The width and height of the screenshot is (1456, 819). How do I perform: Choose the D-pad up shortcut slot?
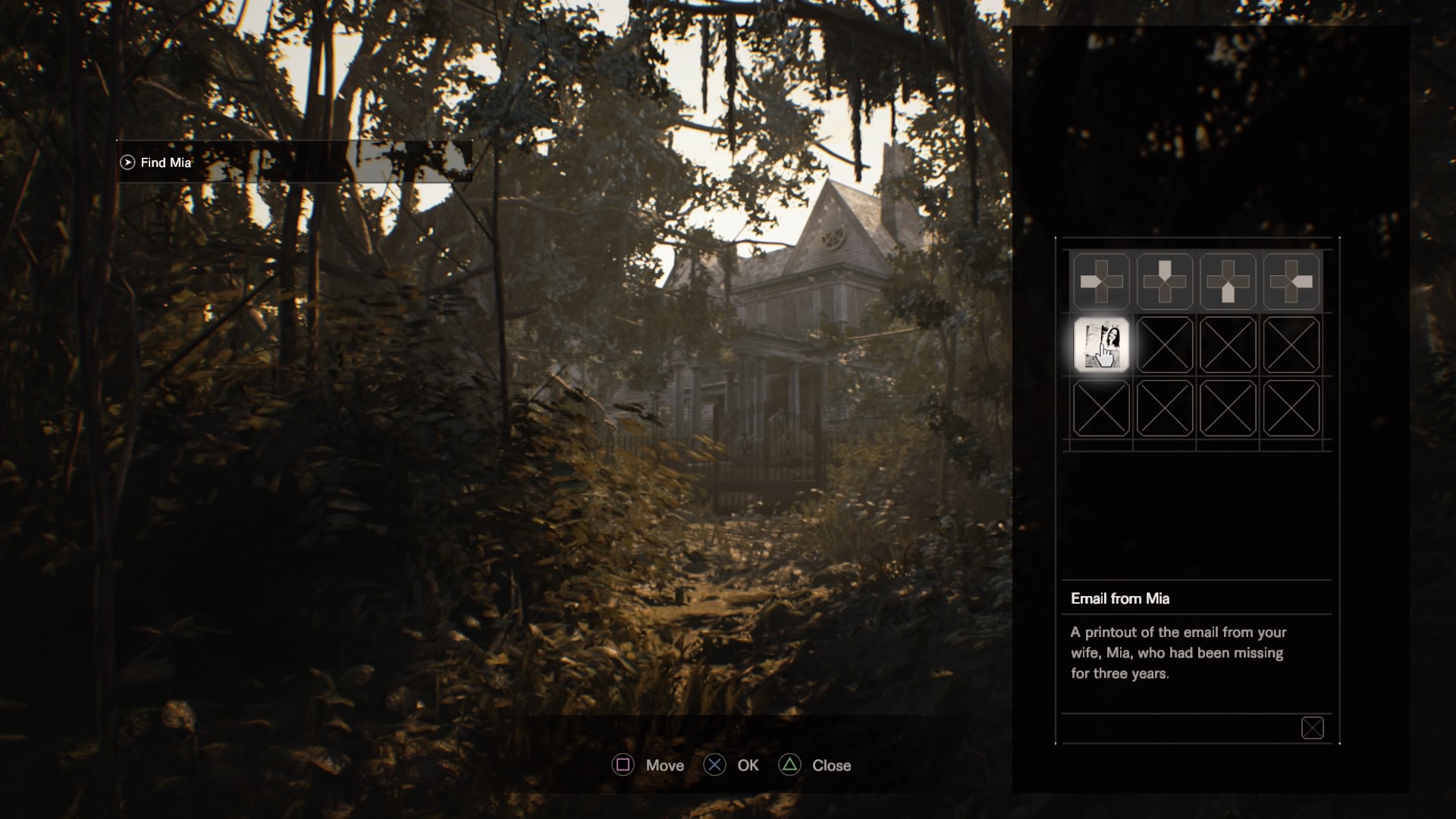[1165, 281]
